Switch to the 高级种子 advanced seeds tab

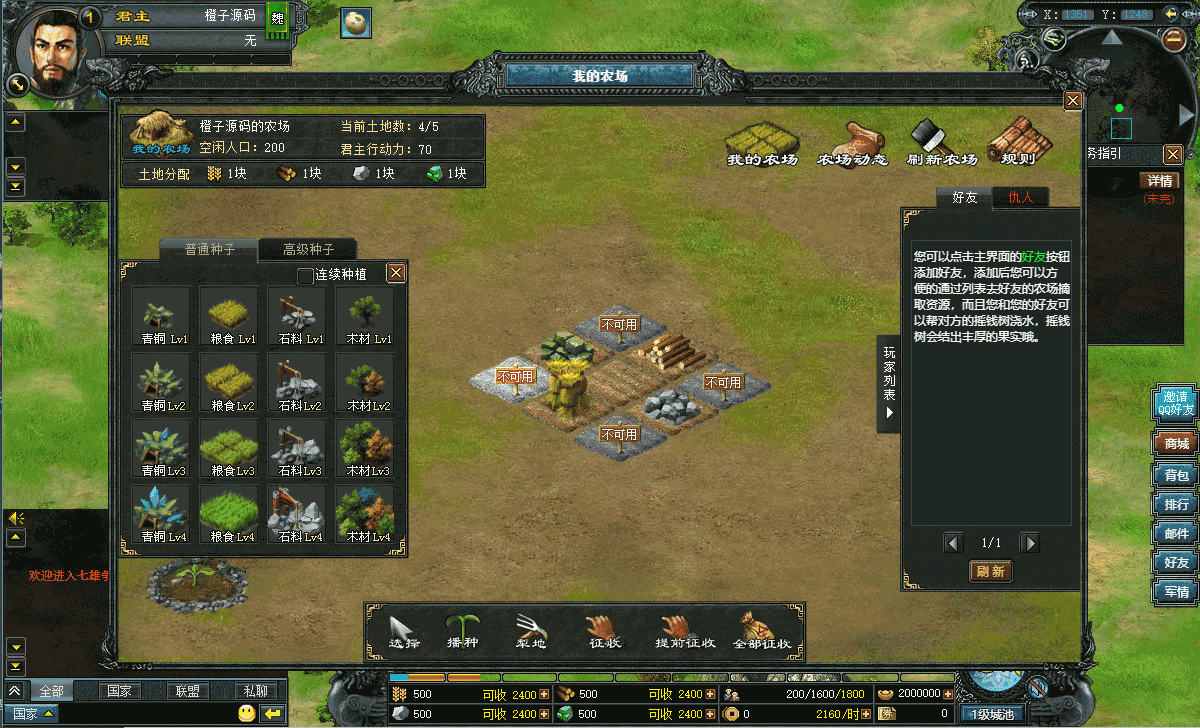(x=308, y=250)
